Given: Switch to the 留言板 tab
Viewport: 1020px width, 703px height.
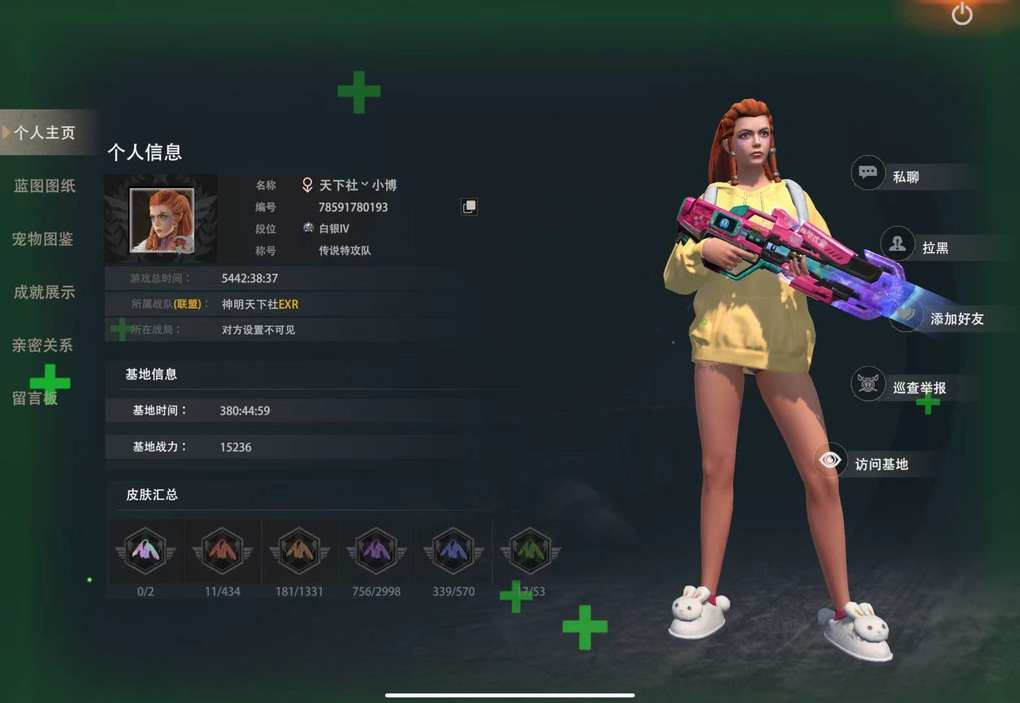Looking at the screenshot, I should tap(36, 398).
